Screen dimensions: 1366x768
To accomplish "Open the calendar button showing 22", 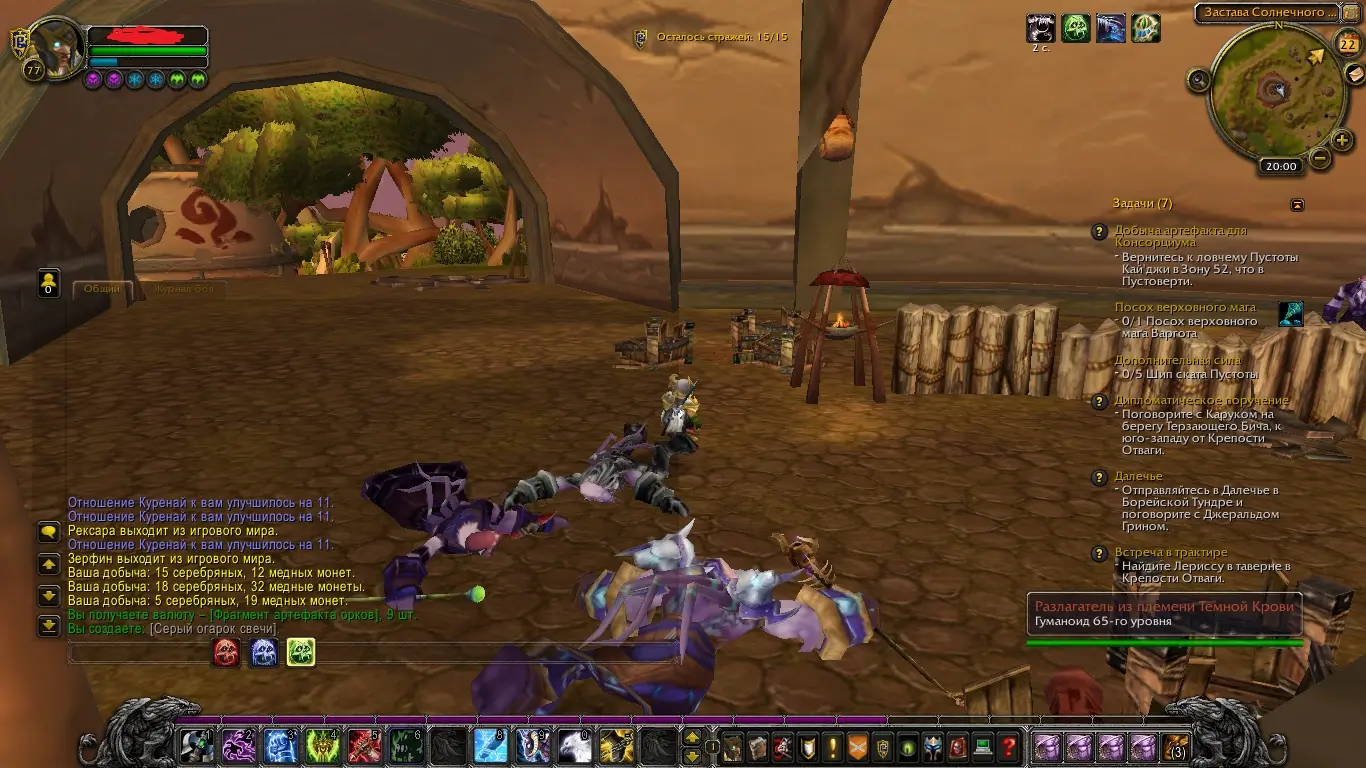I will pos(1347,43).
